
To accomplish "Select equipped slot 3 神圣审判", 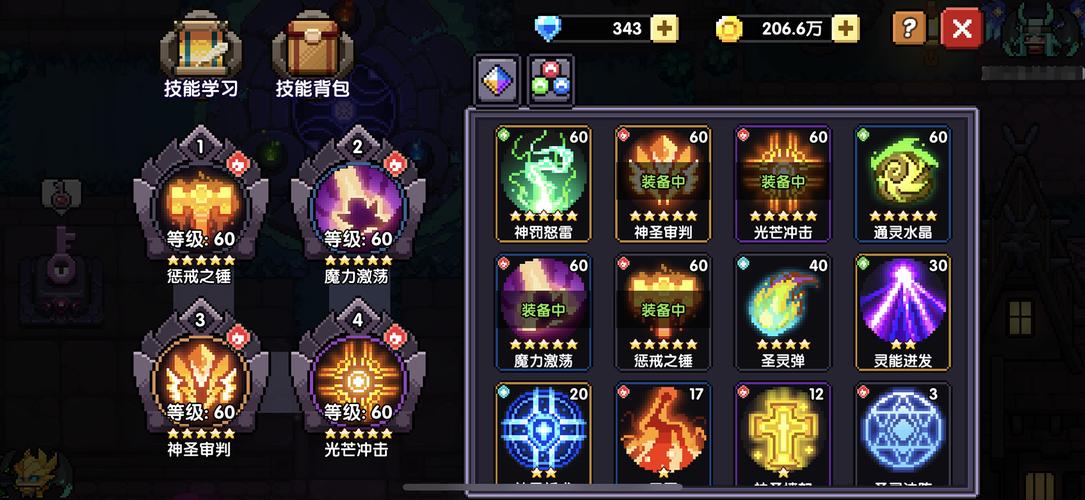I will (x=201, y=377).
